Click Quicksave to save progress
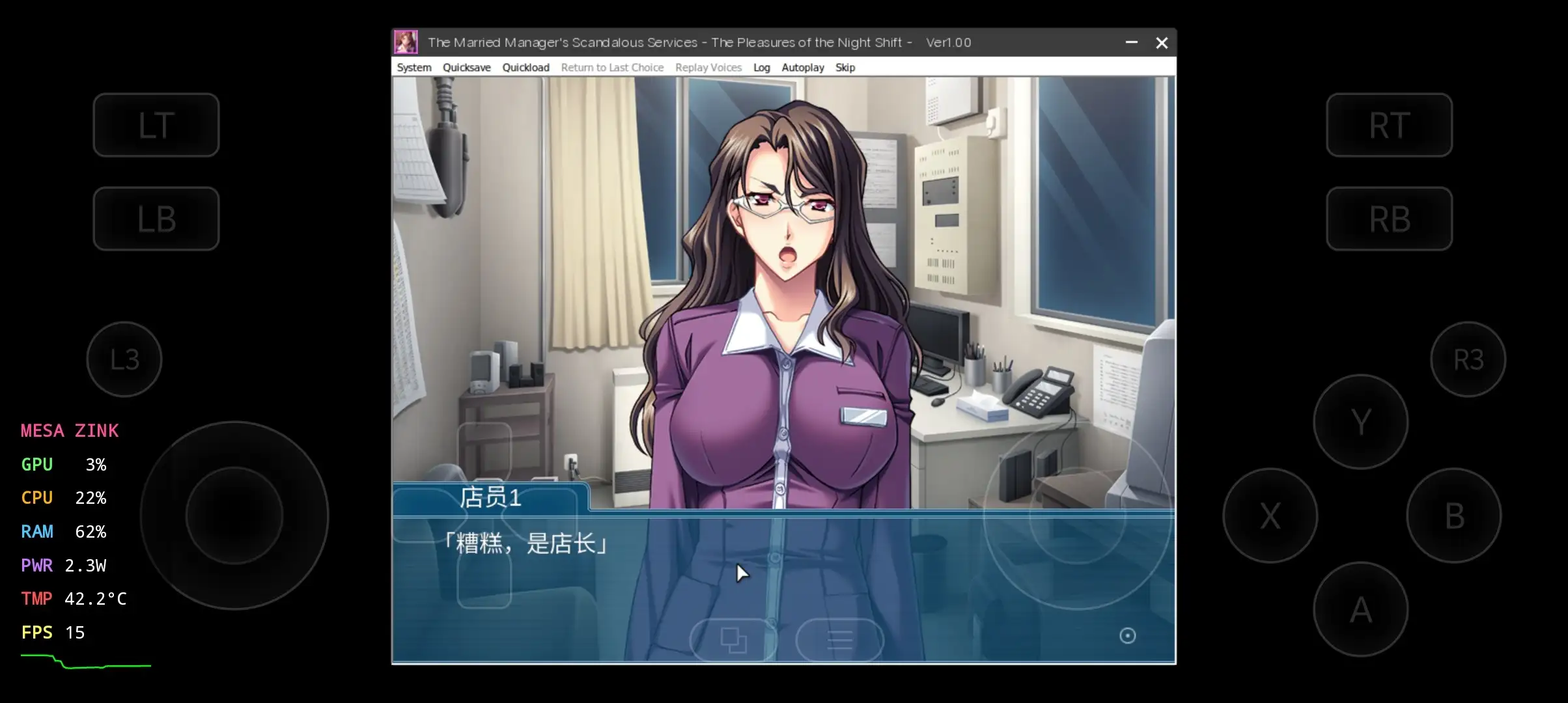1568x703 pixels. point(466,67)
